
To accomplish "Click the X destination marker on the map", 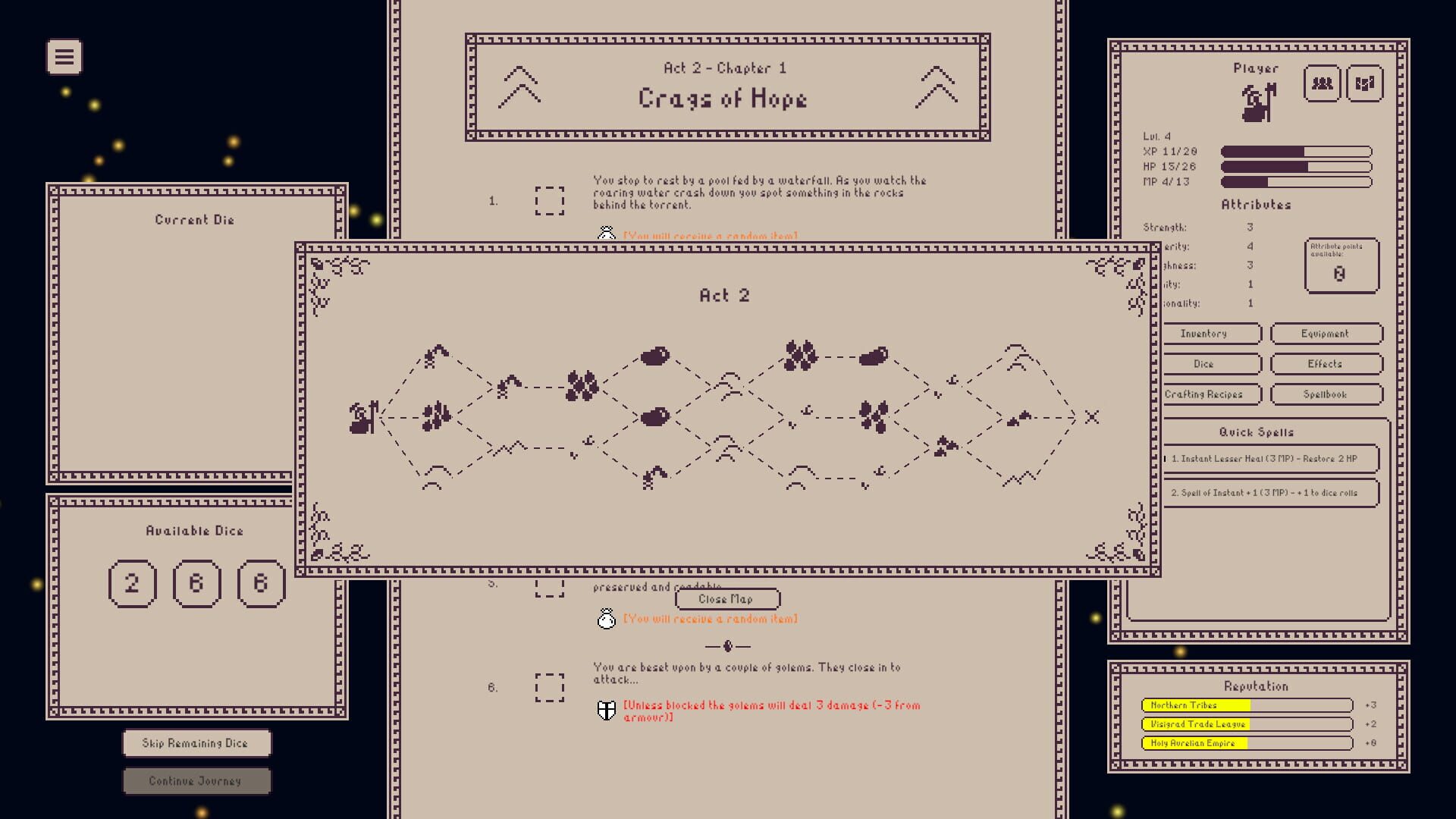I will [x=1092, y=416].
